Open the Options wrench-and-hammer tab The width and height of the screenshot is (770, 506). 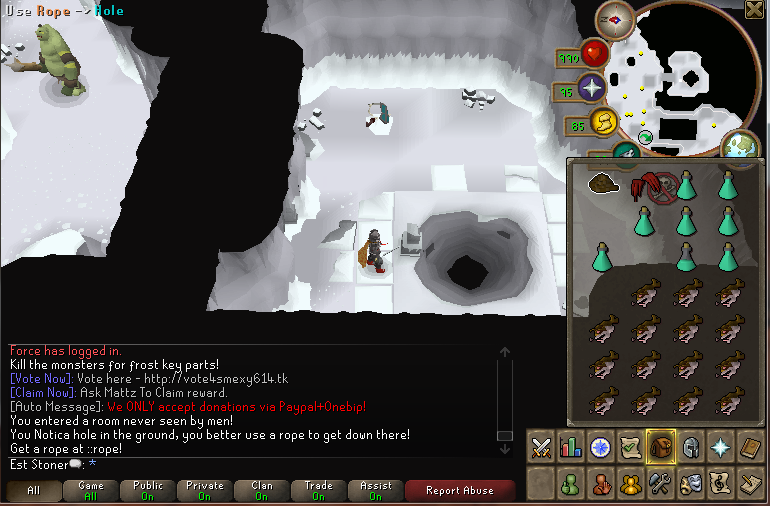(x=661, y=485)
